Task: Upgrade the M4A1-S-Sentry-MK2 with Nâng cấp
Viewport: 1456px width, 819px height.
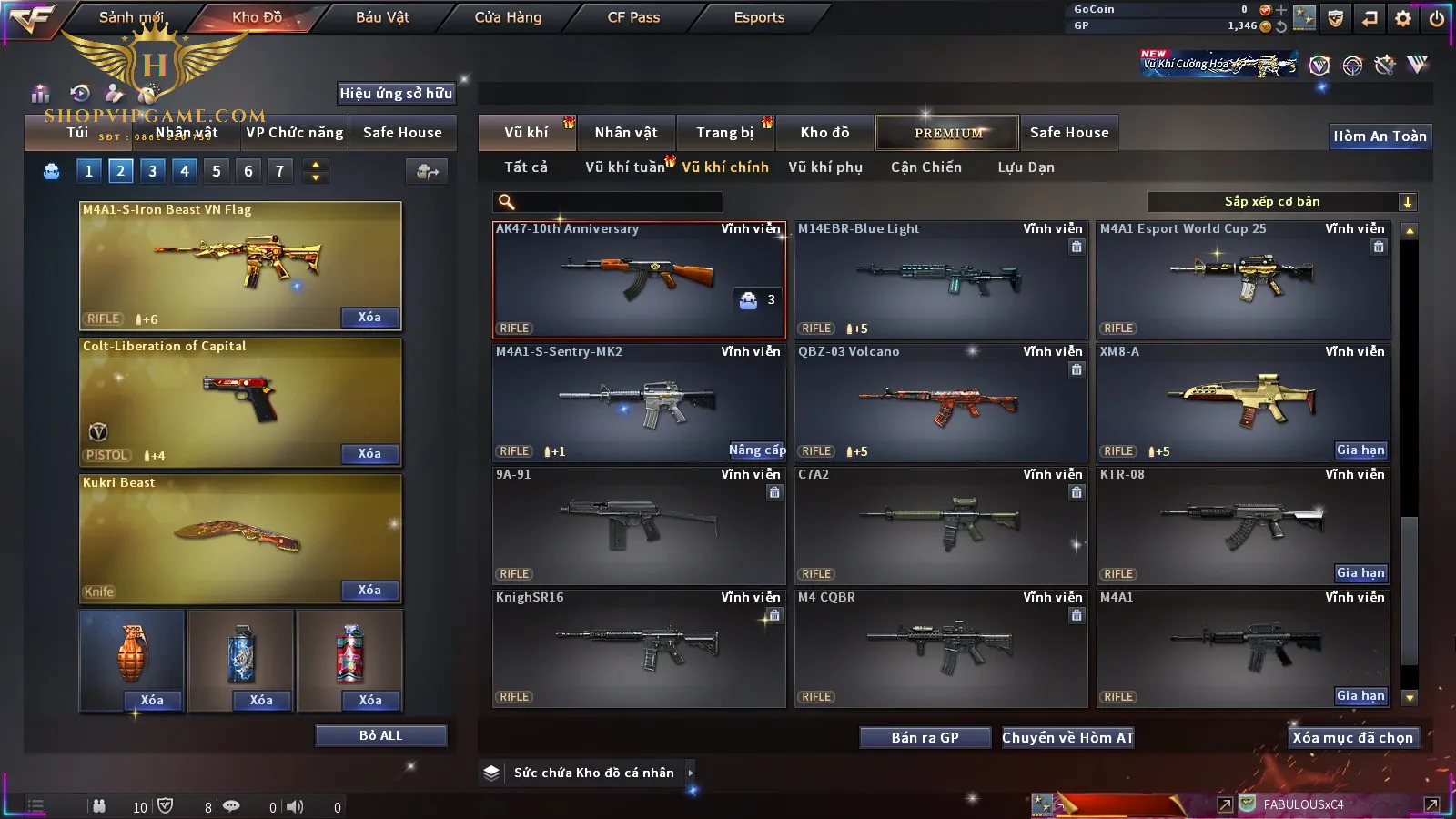Action: 756,450
